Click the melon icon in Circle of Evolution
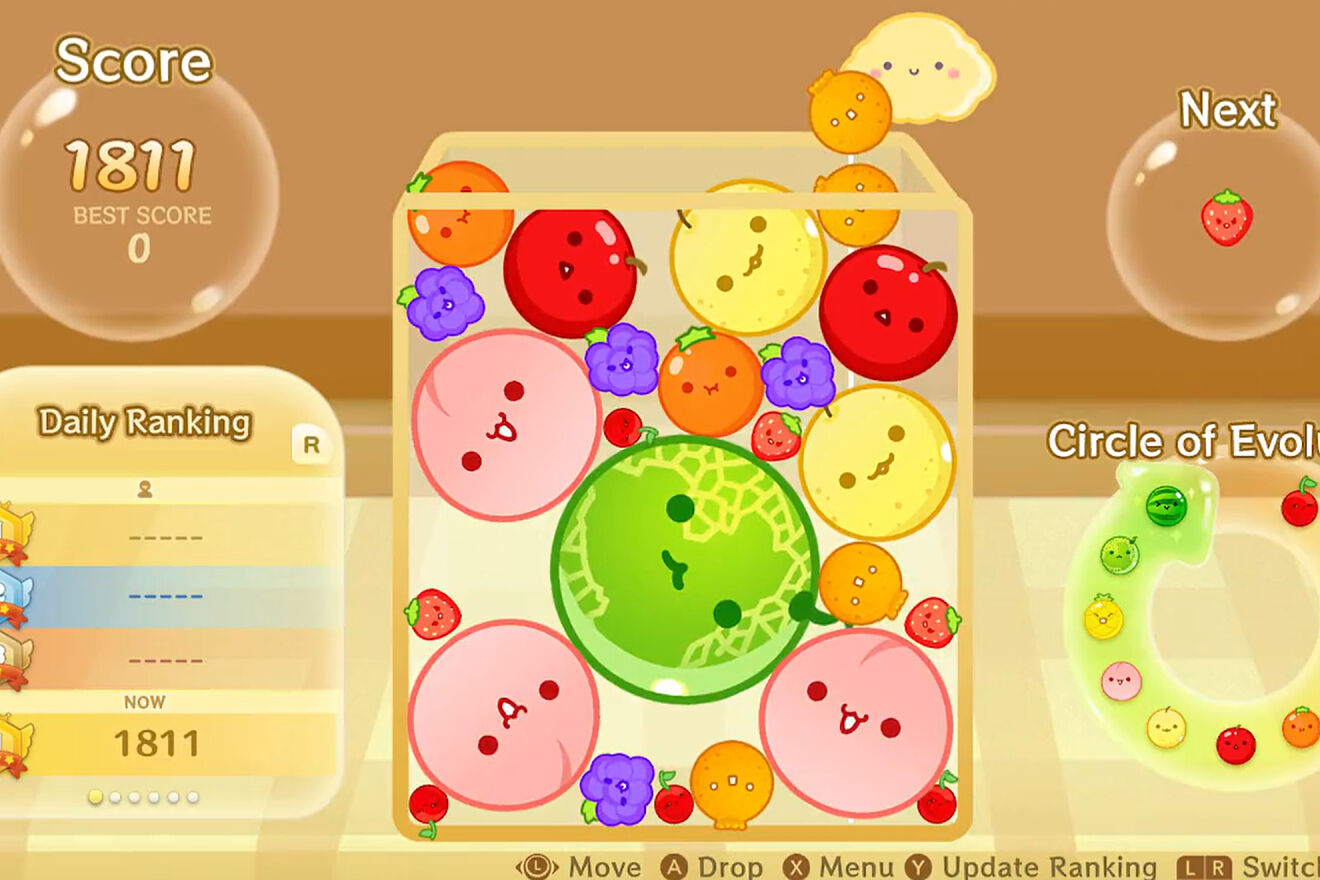 click(1119, 554)
